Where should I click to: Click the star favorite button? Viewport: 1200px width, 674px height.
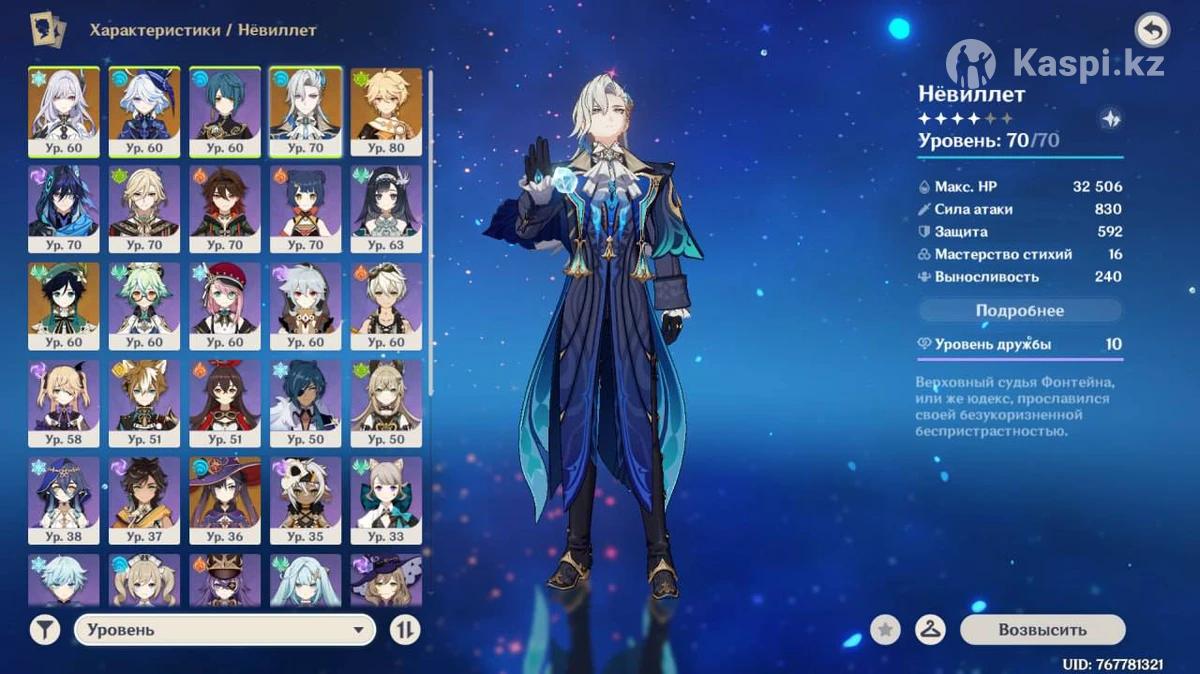885,630
